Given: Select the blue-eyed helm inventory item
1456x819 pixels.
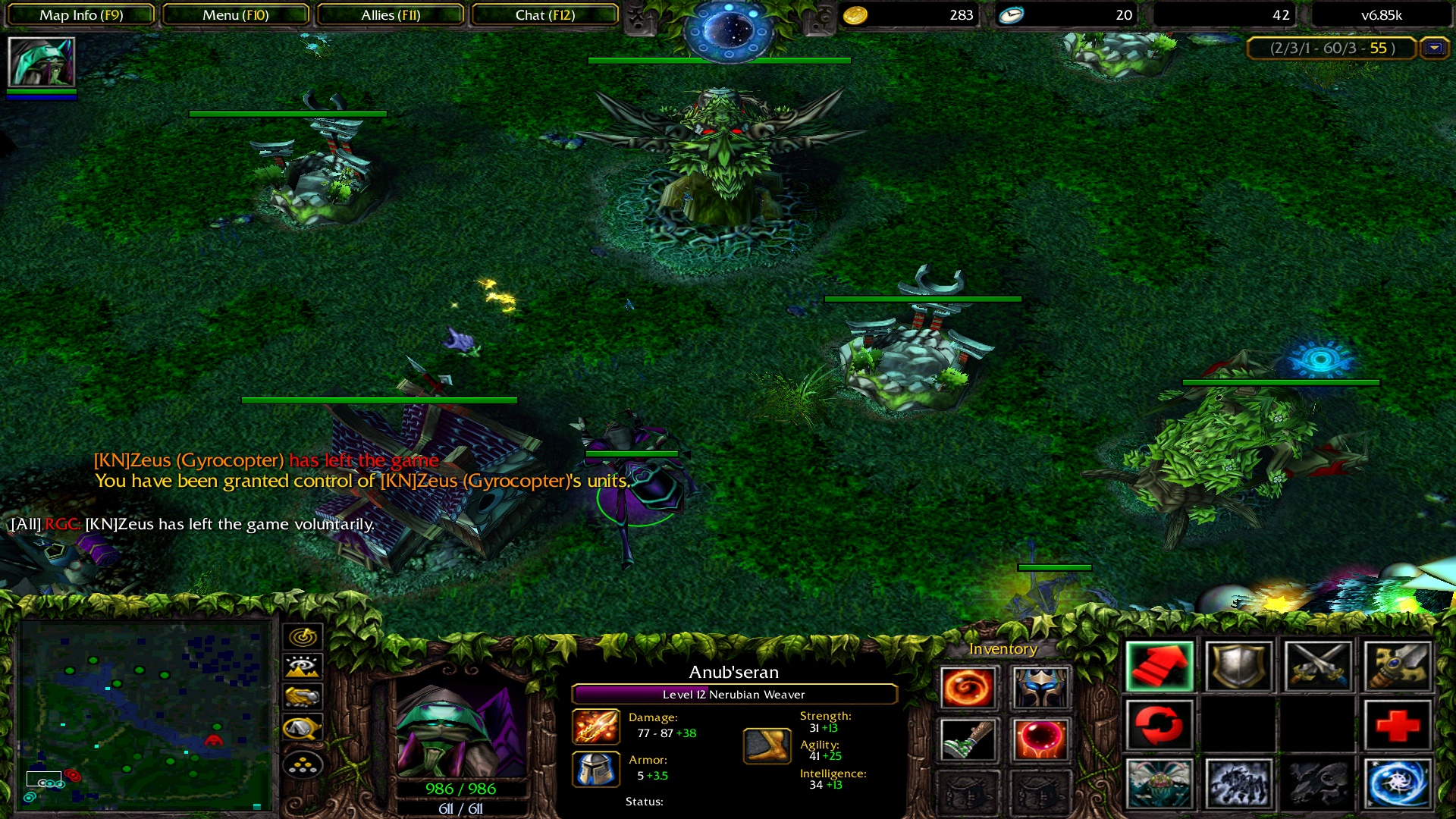Looking at the screenshot, I should [1040, 688].
